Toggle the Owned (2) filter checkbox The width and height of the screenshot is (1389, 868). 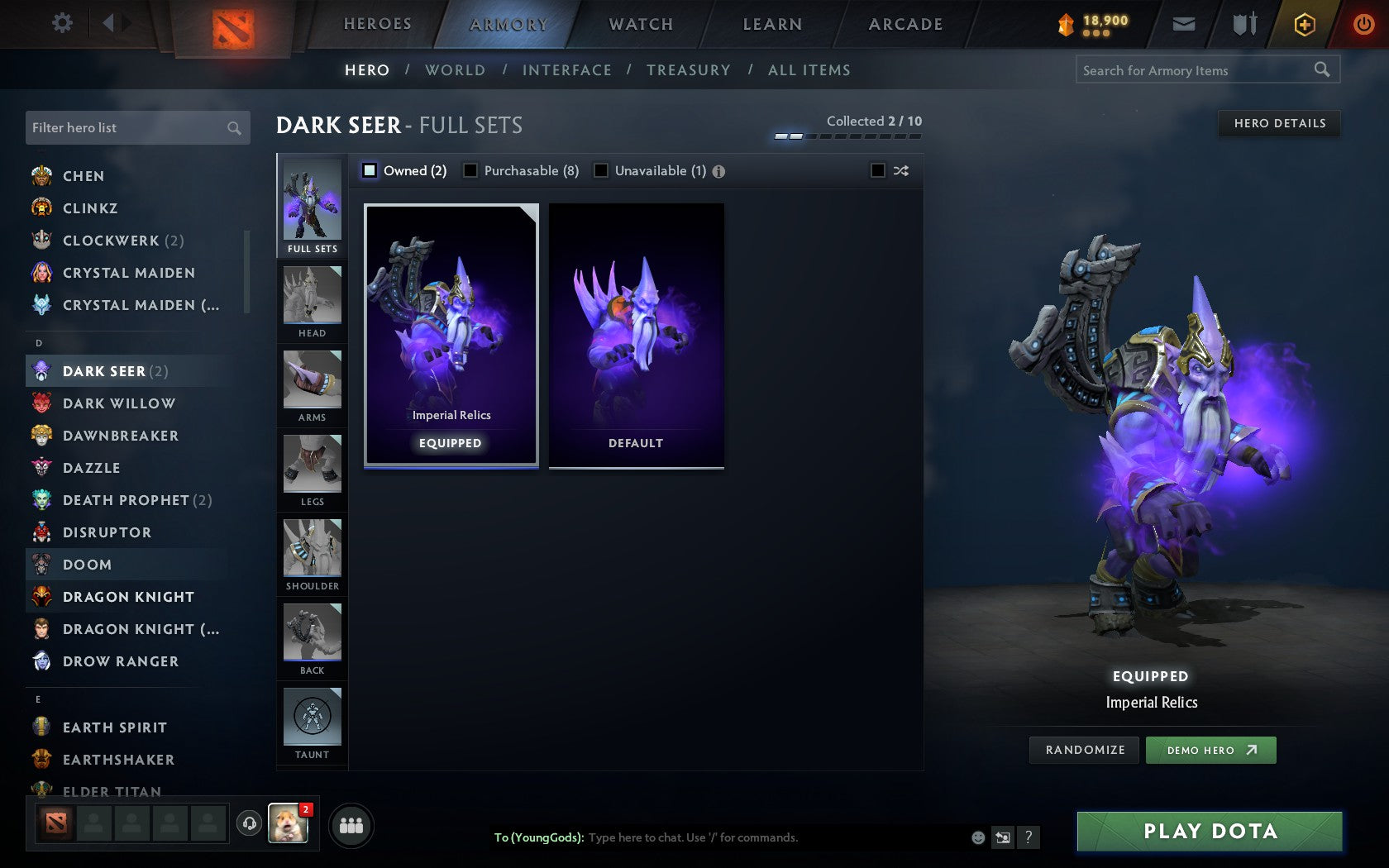[x=369, y=170]
